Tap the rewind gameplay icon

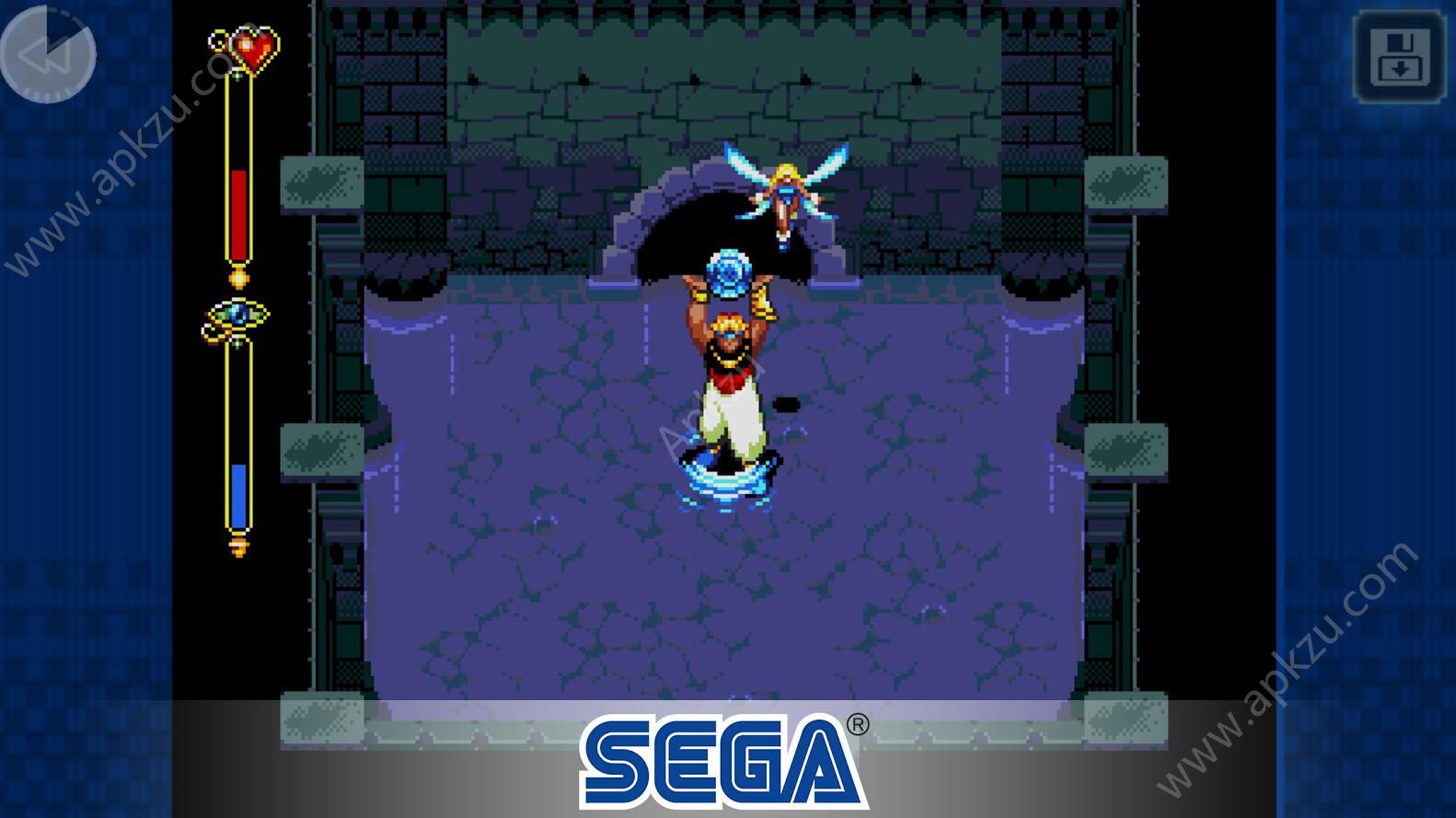pos(48,52)
